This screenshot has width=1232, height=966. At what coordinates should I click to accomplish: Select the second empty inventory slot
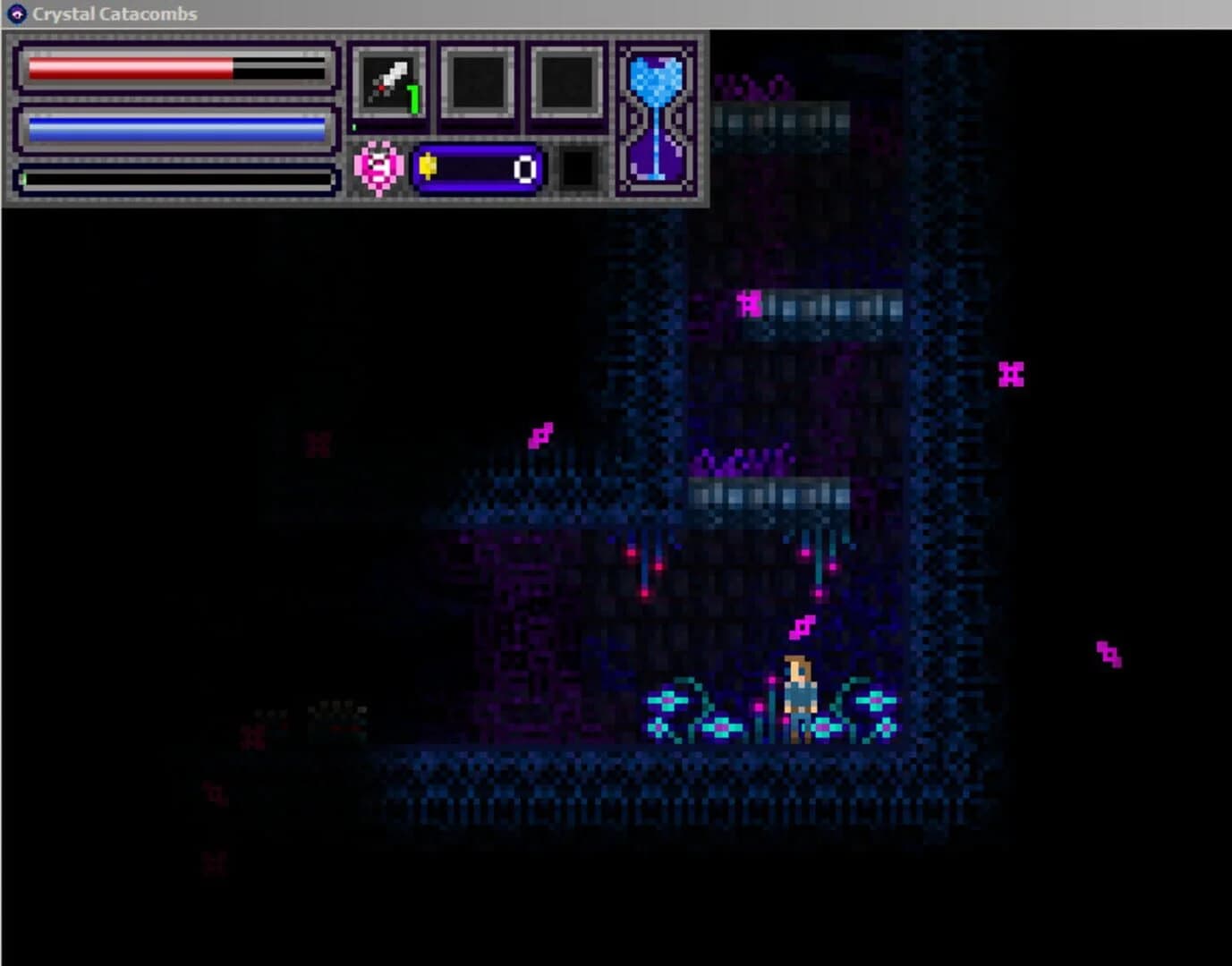(x=565, y=81)
